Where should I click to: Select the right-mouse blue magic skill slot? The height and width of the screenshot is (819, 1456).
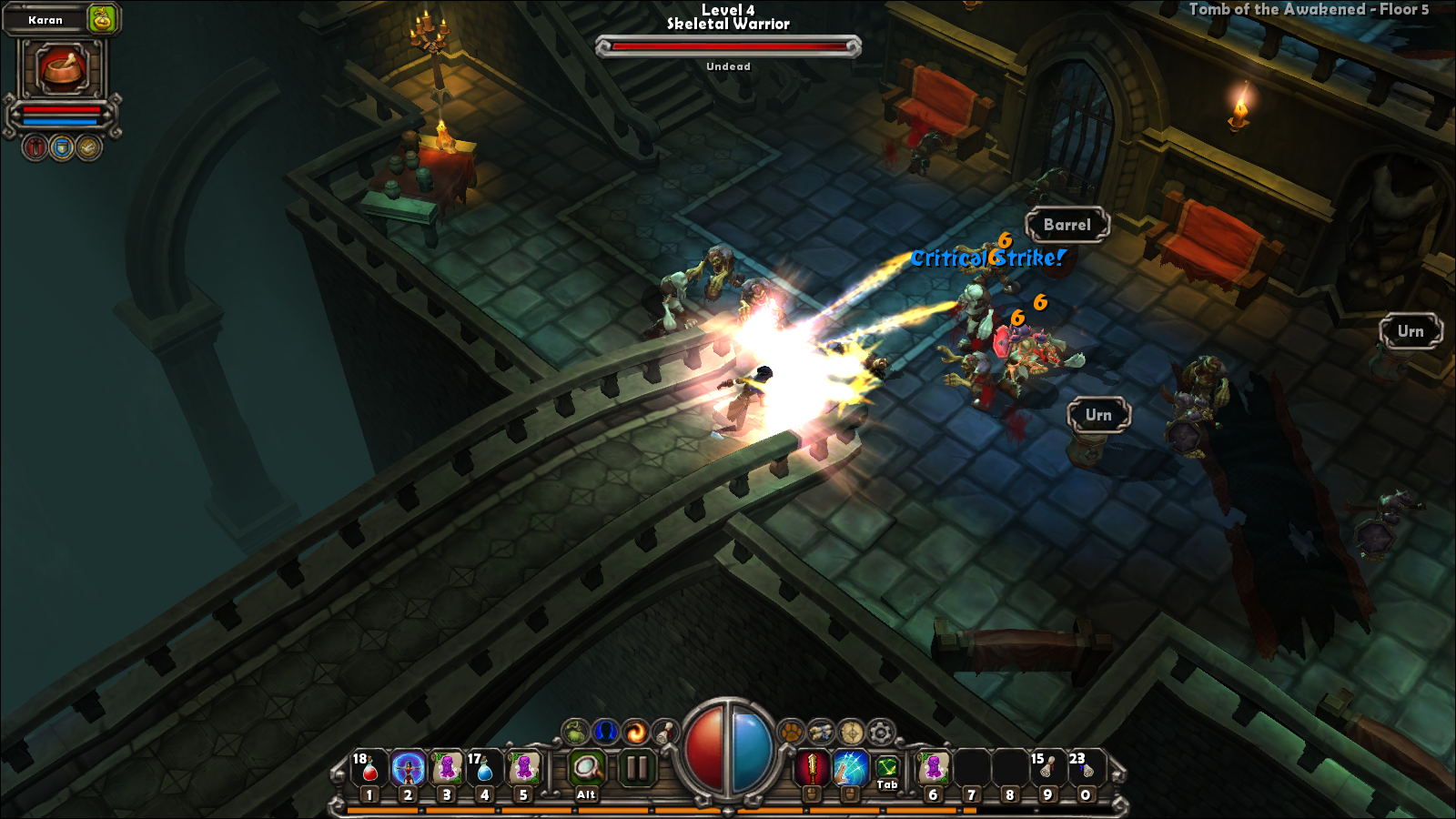(850, 769)
